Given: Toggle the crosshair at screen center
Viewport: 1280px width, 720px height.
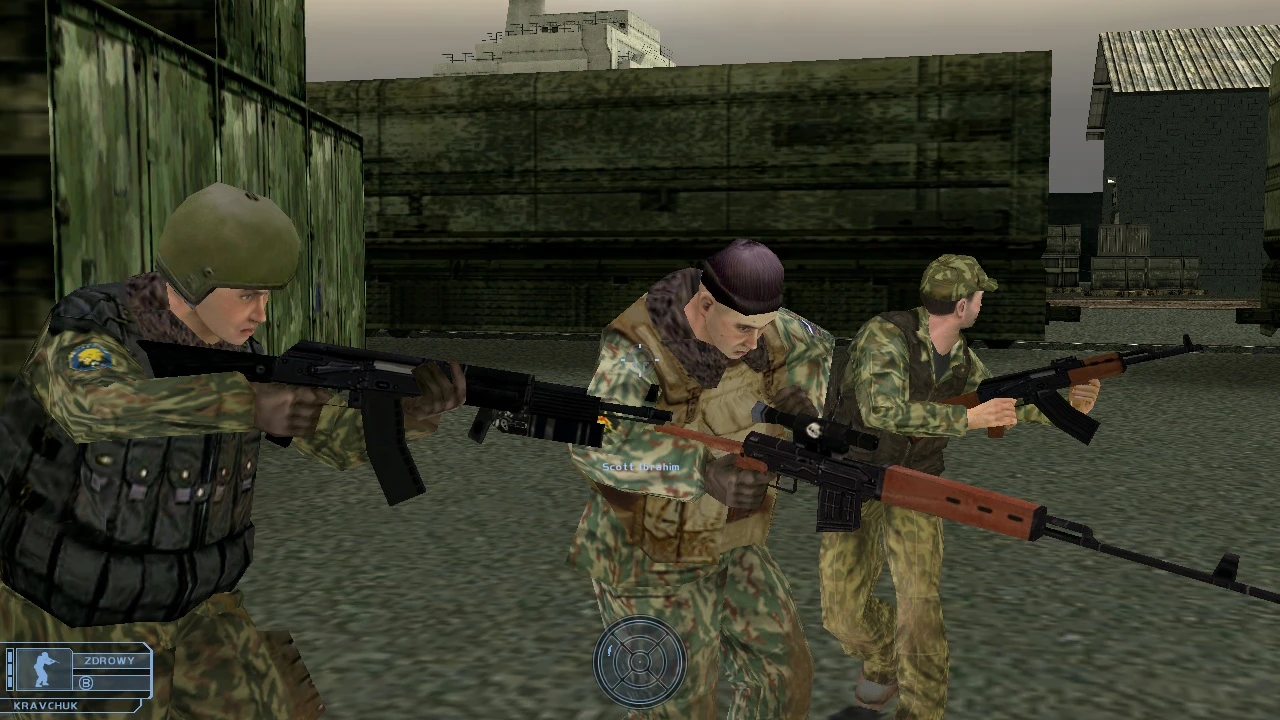Looking at the screenshot, I should pyautogui.click(x=640, y=360).
